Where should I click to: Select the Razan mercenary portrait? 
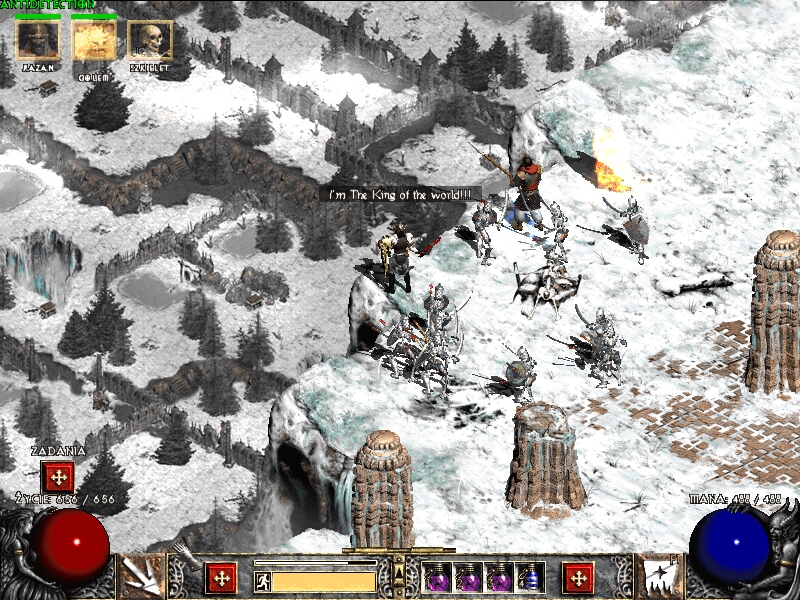click(x=38, y=41)
